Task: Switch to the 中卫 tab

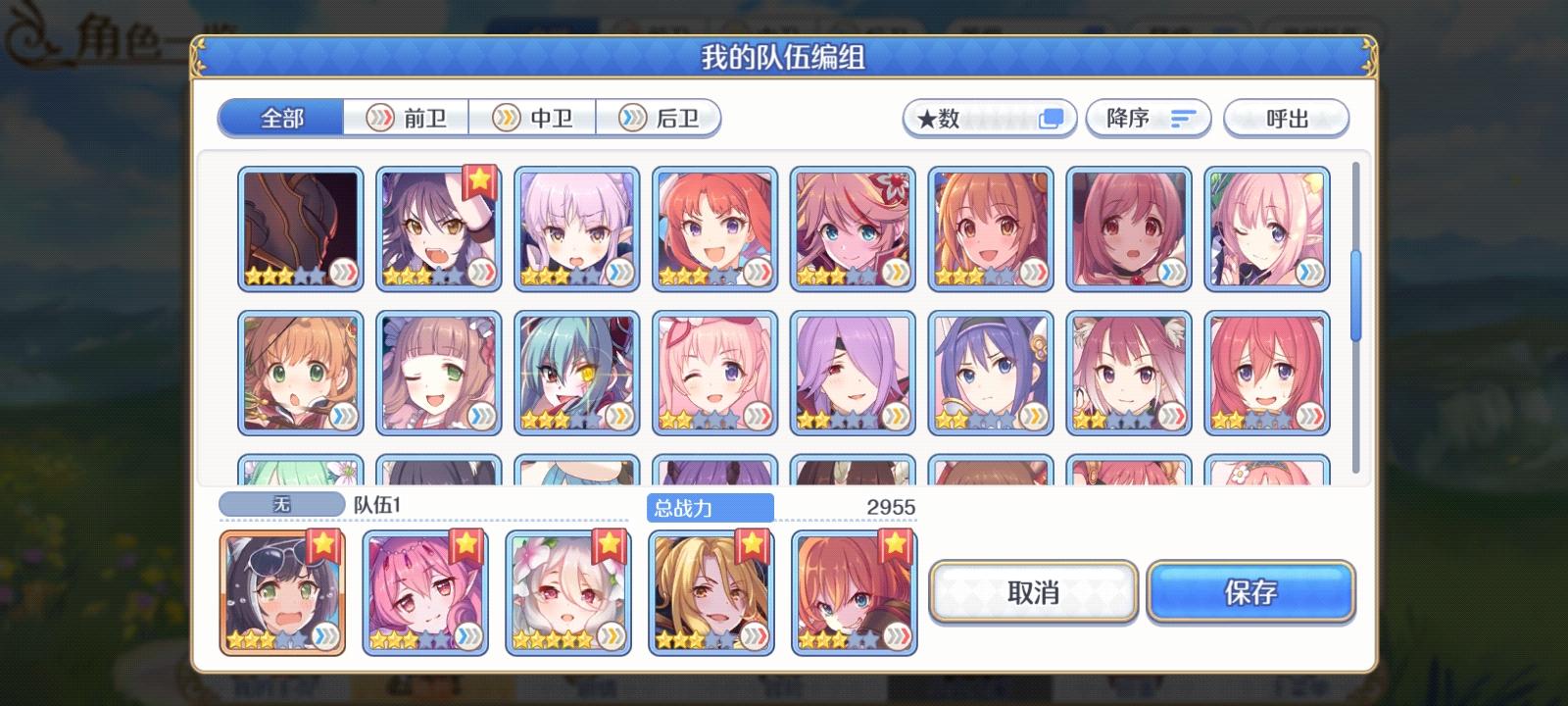Action: click(532, 118)
